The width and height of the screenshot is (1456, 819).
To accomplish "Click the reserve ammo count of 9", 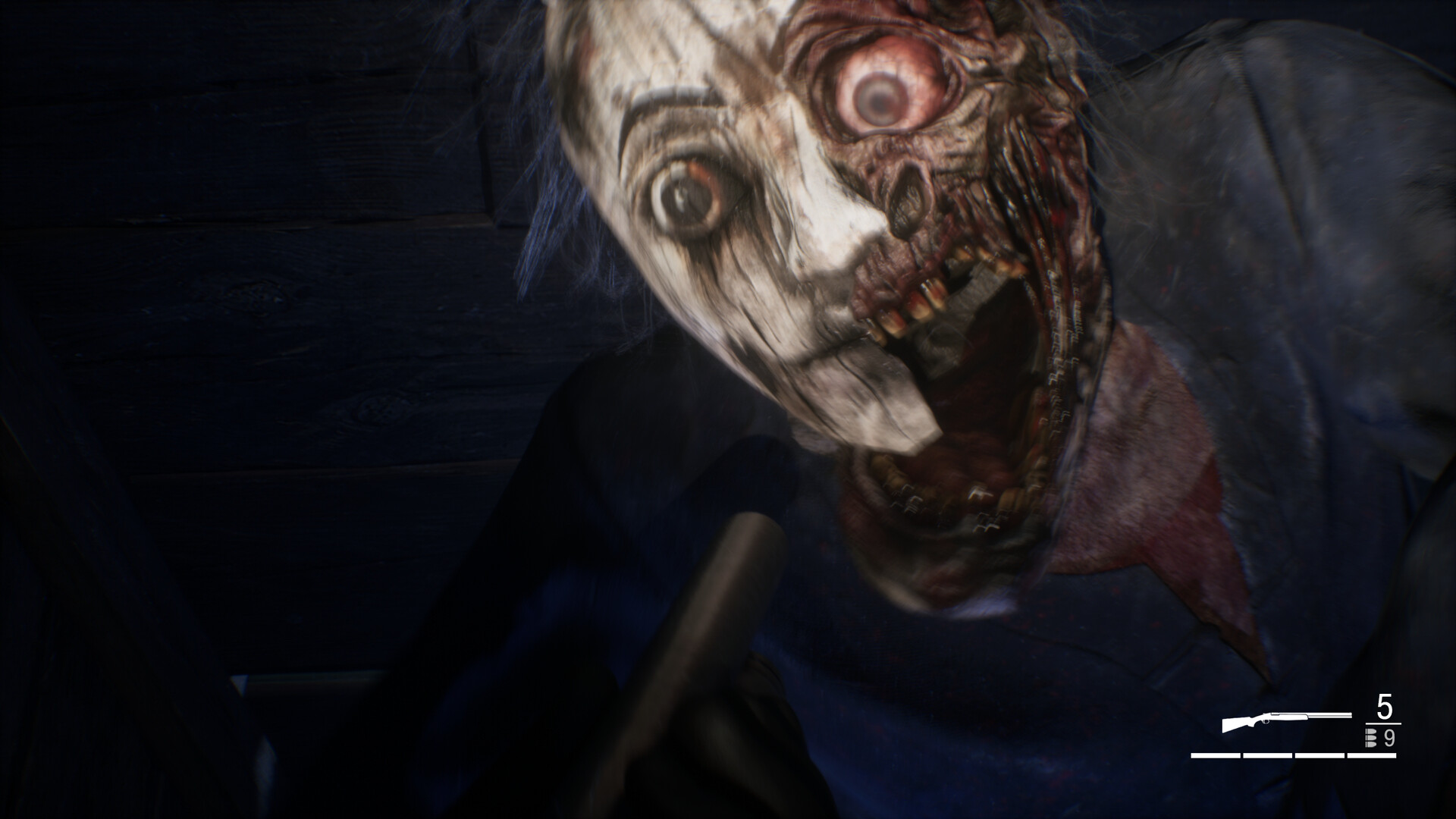I will point(1389,739).
